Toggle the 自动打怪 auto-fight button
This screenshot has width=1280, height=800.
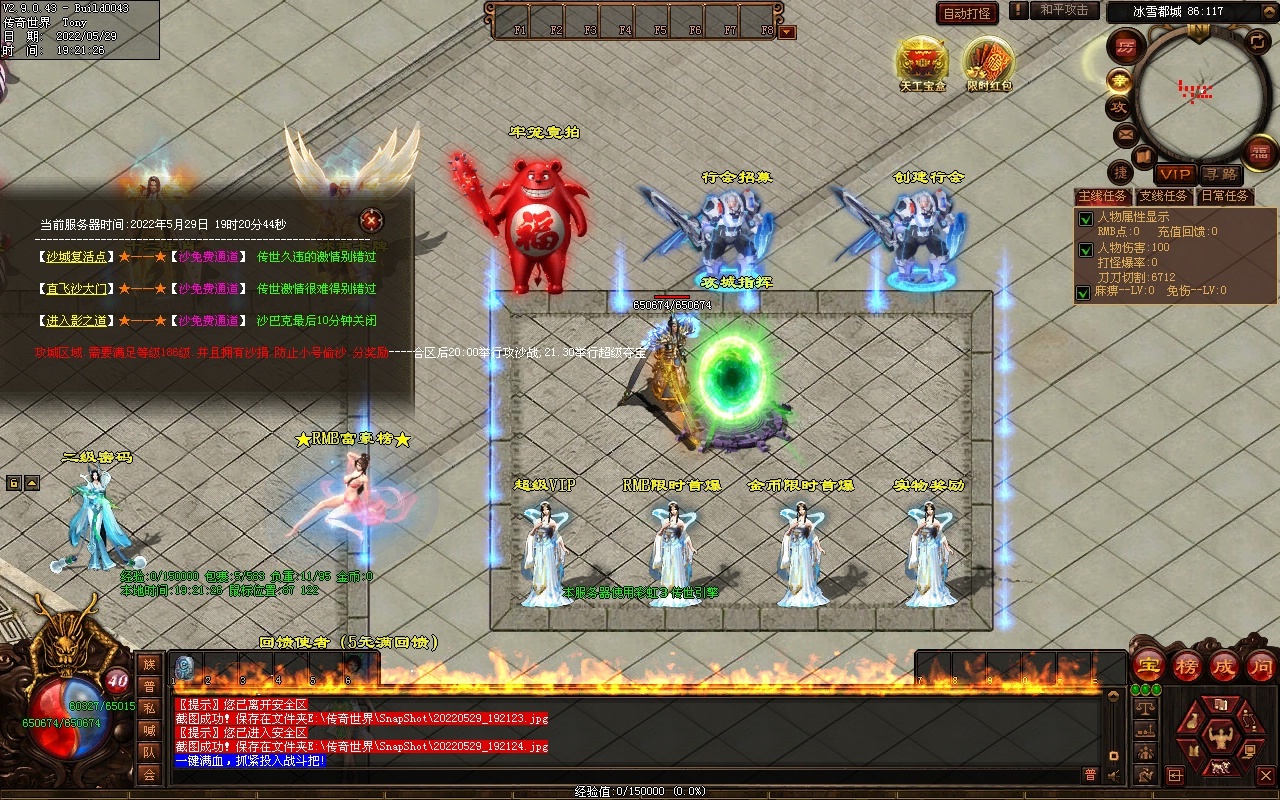click(x=967, y=13)
